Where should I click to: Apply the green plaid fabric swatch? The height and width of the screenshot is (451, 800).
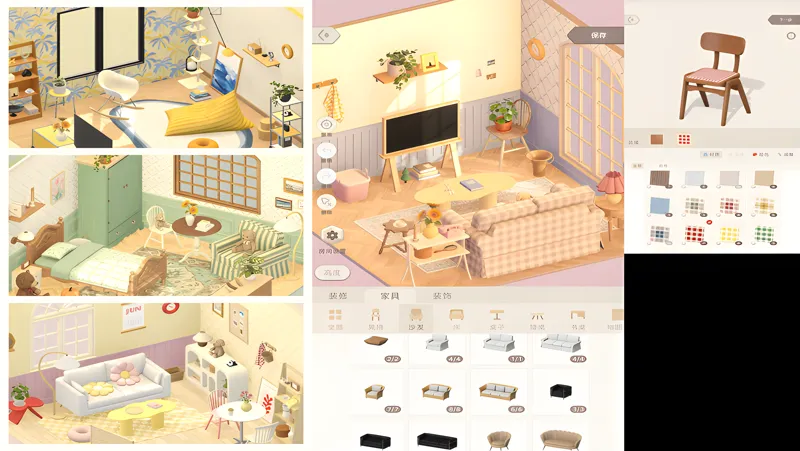click(764, 234)
